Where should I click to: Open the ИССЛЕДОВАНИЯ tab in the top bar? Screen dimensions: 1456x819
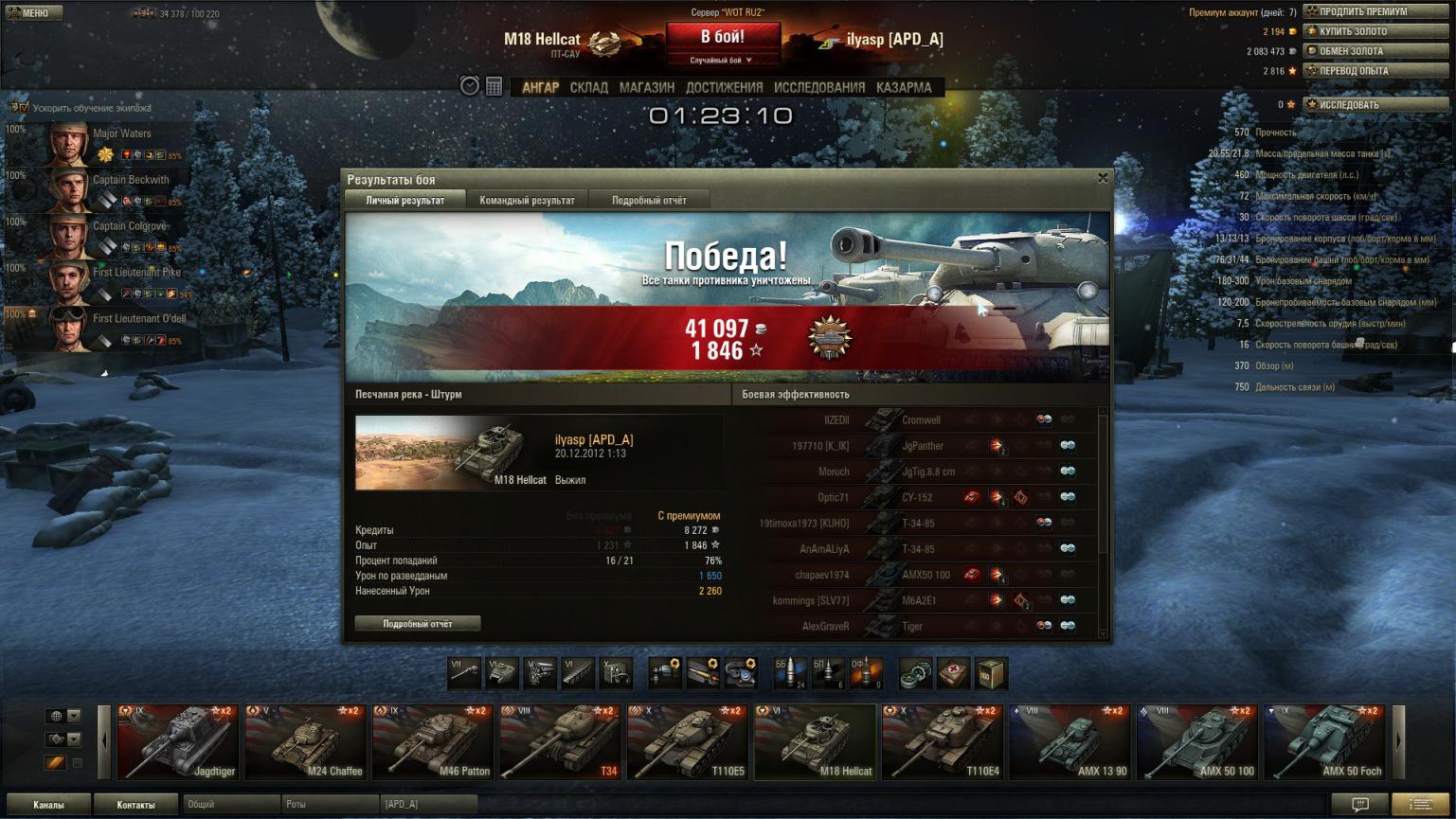click(x=818, y=87)
